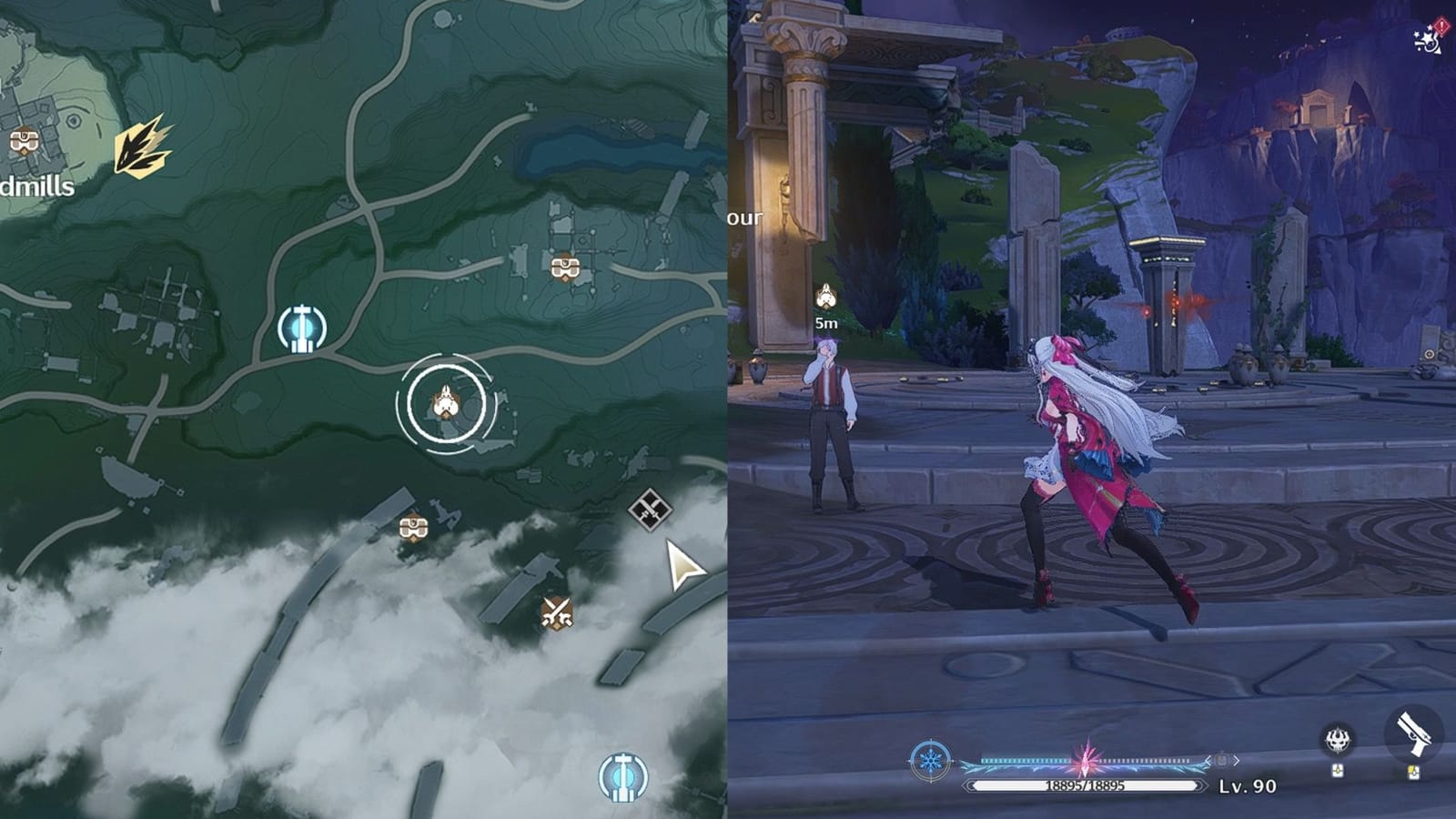Screen dimensions: 1456x819
Task: Select the pistol Resonance Skill icon
Action: click(1413, 733)
